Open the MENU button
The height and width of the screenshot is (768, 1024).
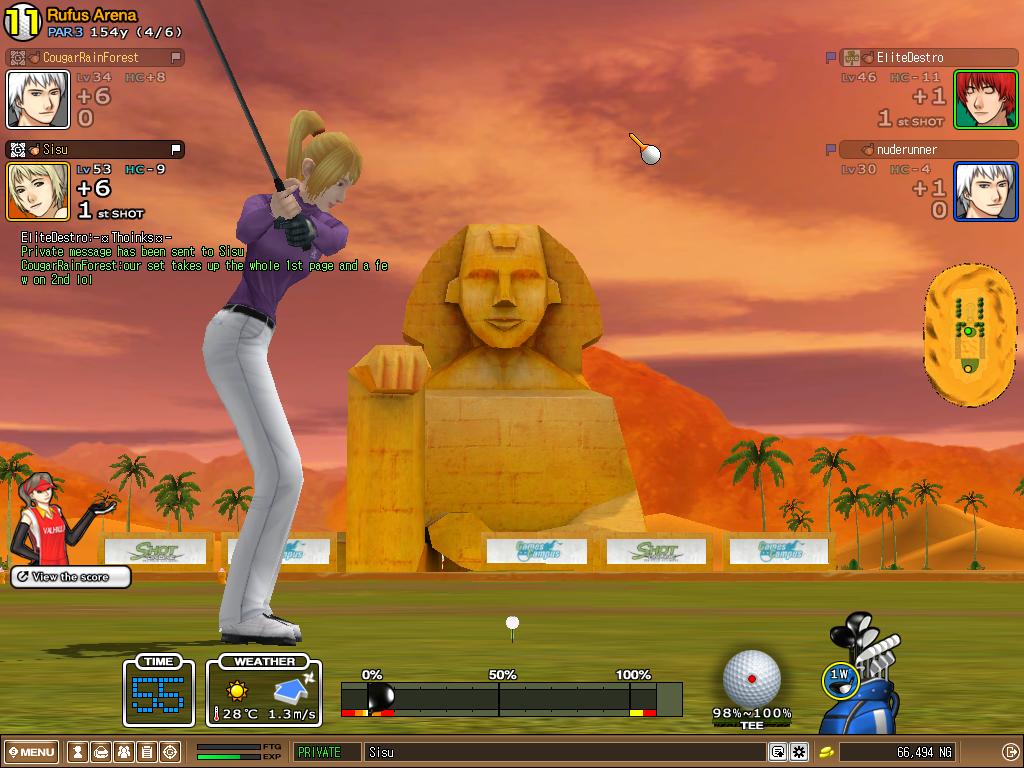32,752
